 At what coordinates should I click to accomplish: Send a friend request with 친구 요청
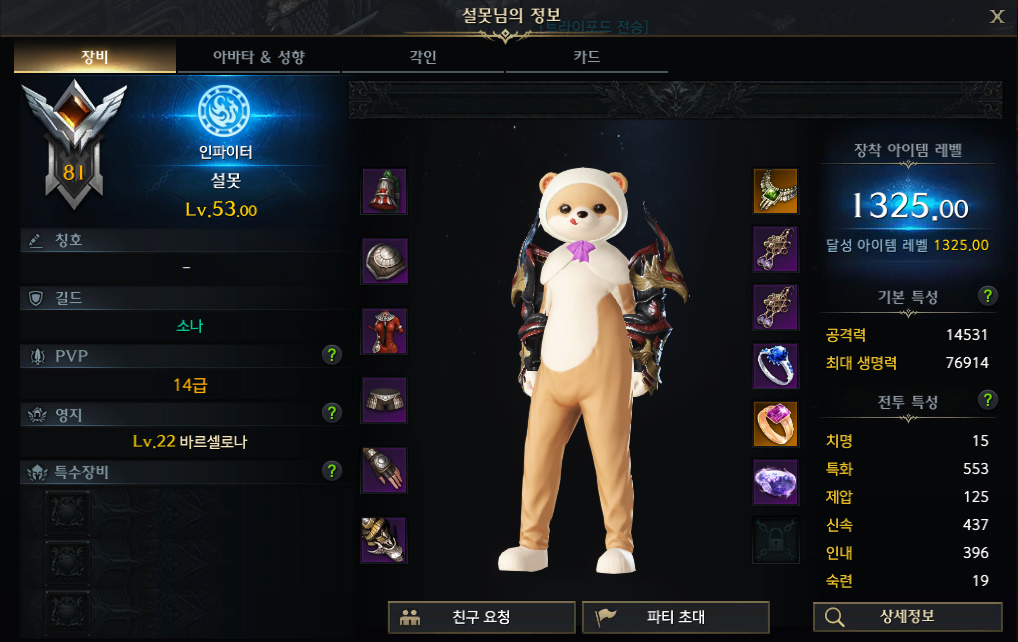pos(481,617)
